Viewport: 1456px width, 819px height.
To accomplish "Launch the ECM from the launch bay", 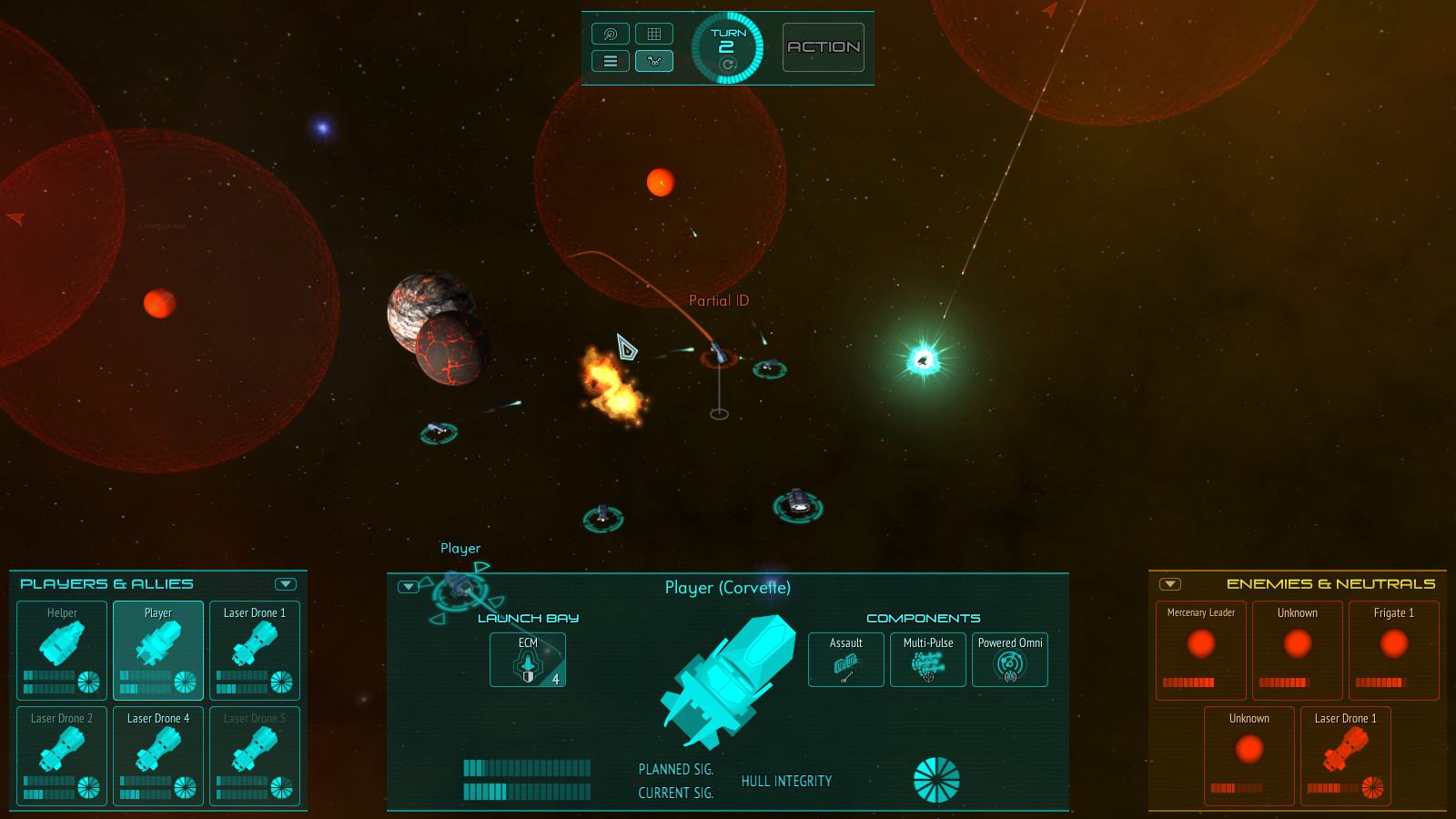I will pos(528,660).
